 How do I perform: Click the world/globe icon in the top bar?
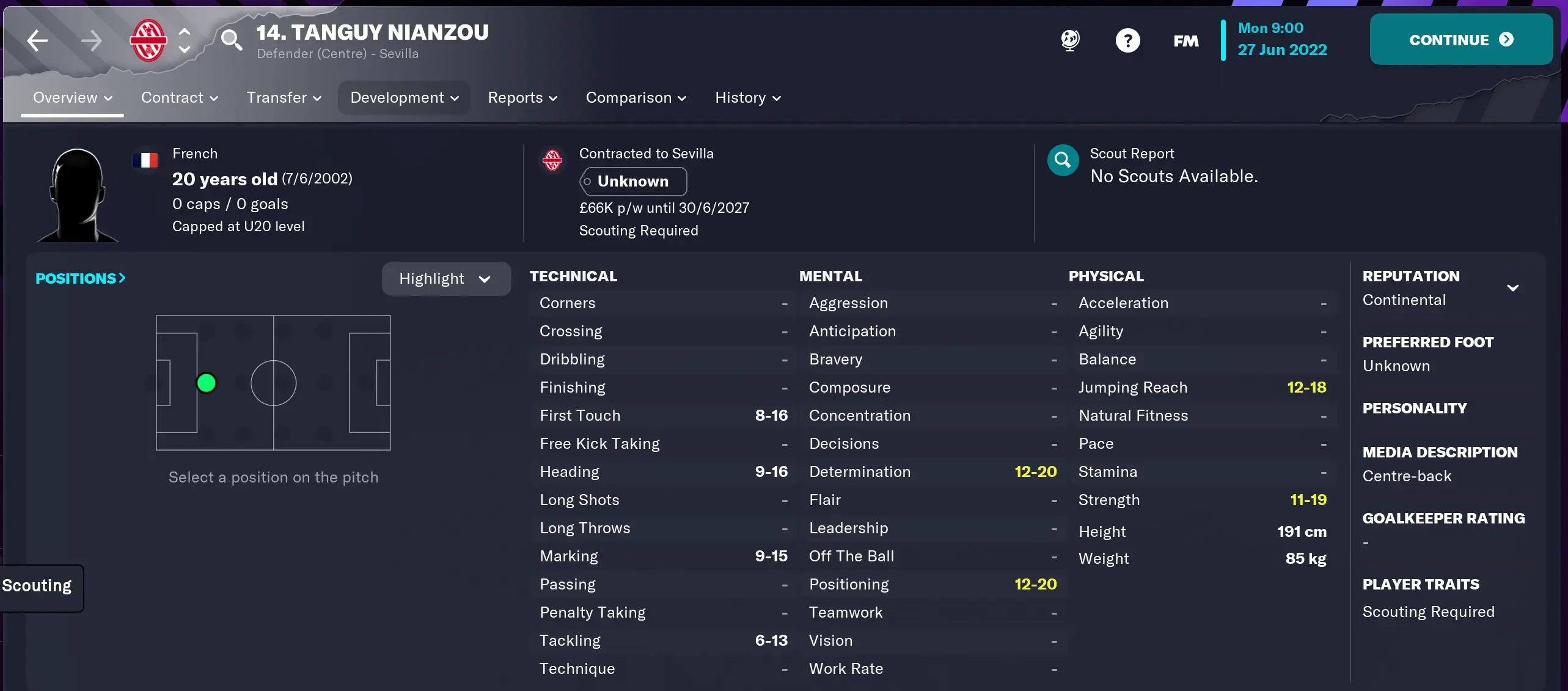click(x=1070, y=40)
